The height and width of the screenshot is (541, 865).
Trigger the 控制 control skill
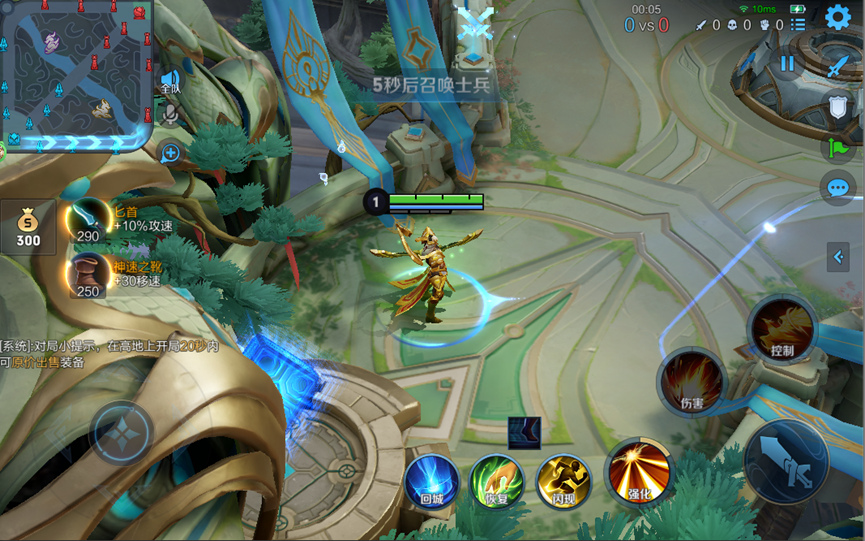tap(782, 330)
